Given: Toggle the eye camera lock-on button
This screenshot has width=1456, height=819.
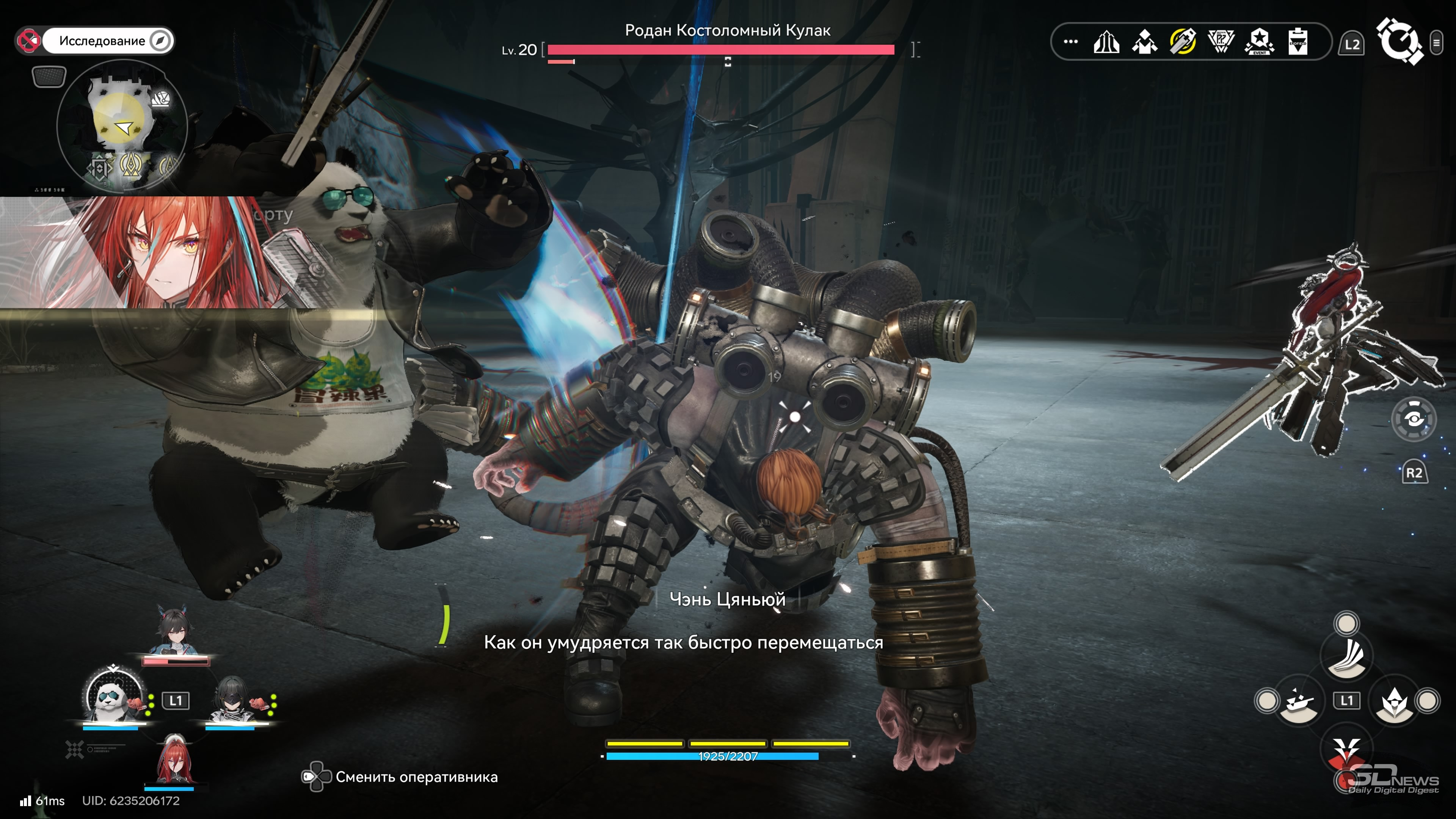Looking at the screenshot, I should pos(1413,419).
